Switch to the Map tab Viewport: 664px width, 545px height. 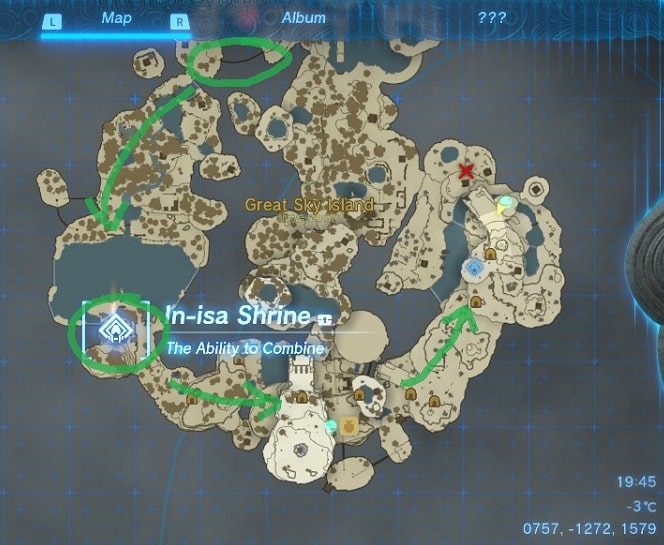click(116, 18)
